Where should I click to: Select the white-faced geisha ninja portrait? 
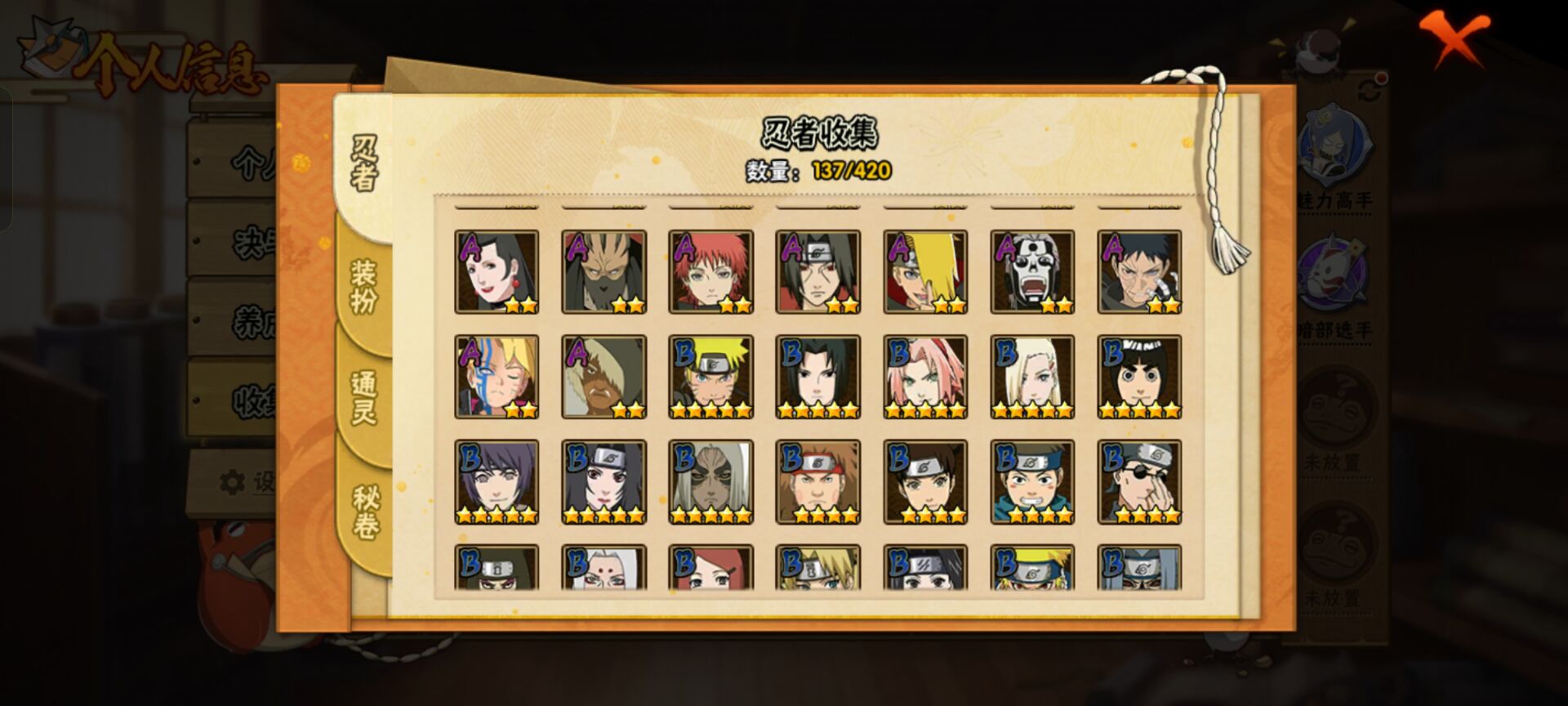pos(497,272)
